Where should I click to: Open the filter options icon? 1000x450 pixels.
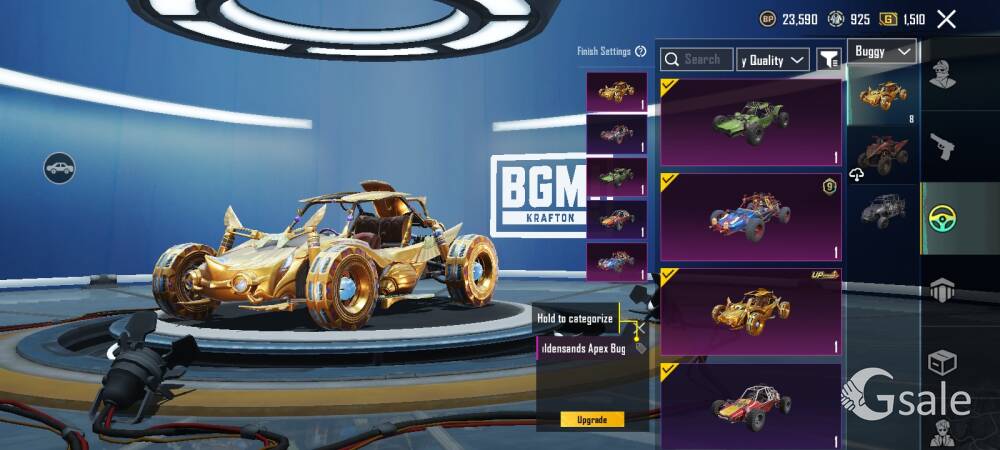[829, 60]
